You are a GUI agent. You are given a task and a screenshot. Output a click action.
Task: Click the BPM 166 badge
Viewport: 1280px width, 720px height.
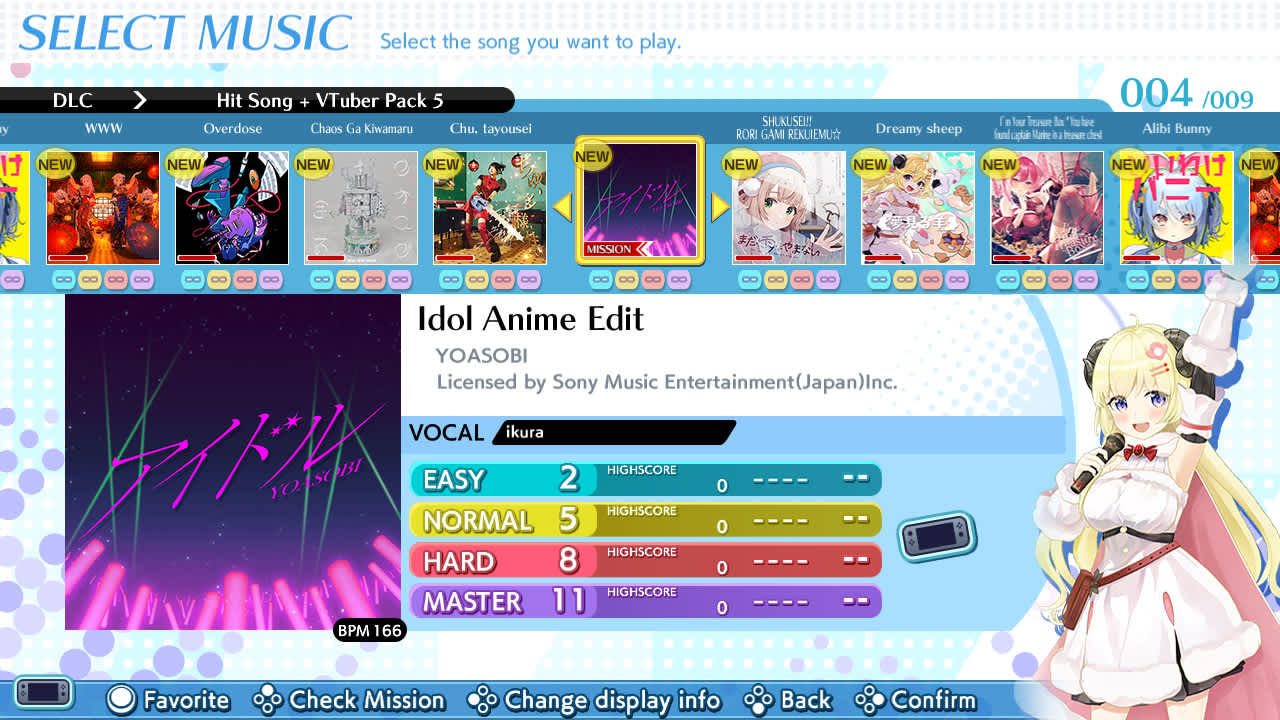[x=370, y=631]
